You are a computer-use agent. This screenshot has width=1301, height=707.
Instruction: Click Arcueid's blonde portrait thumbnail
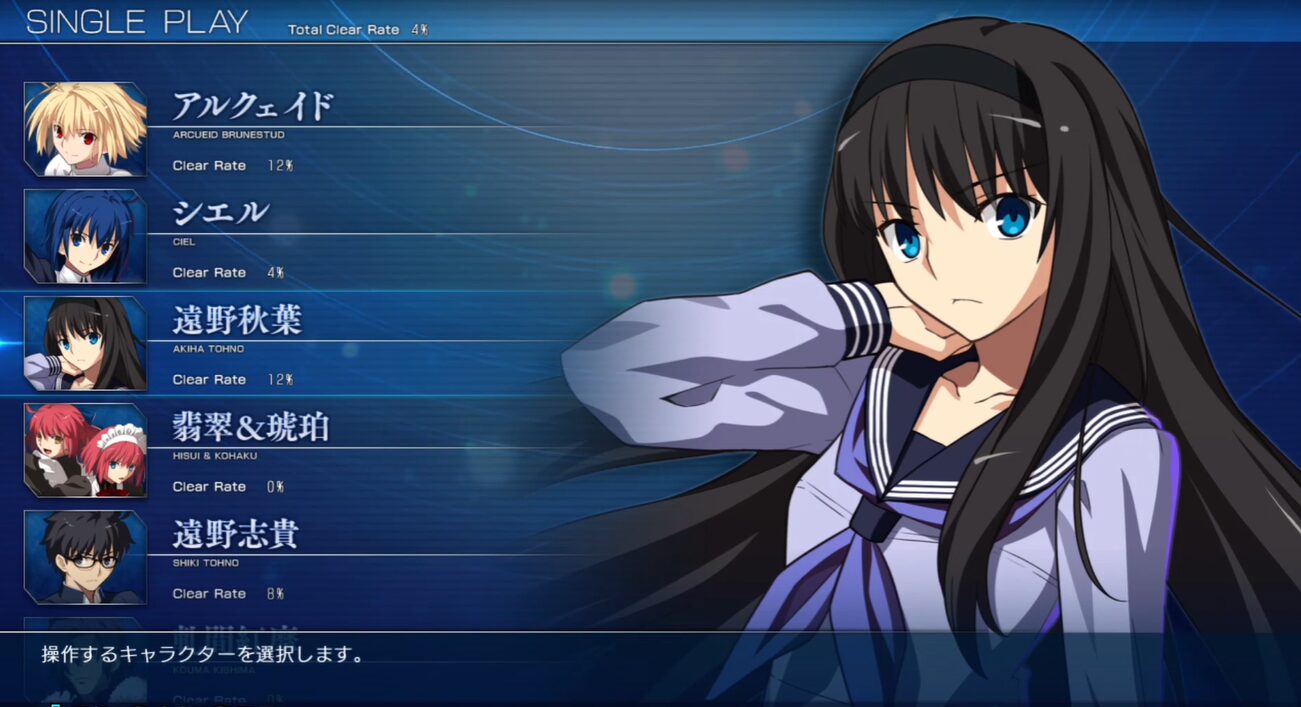86,129
